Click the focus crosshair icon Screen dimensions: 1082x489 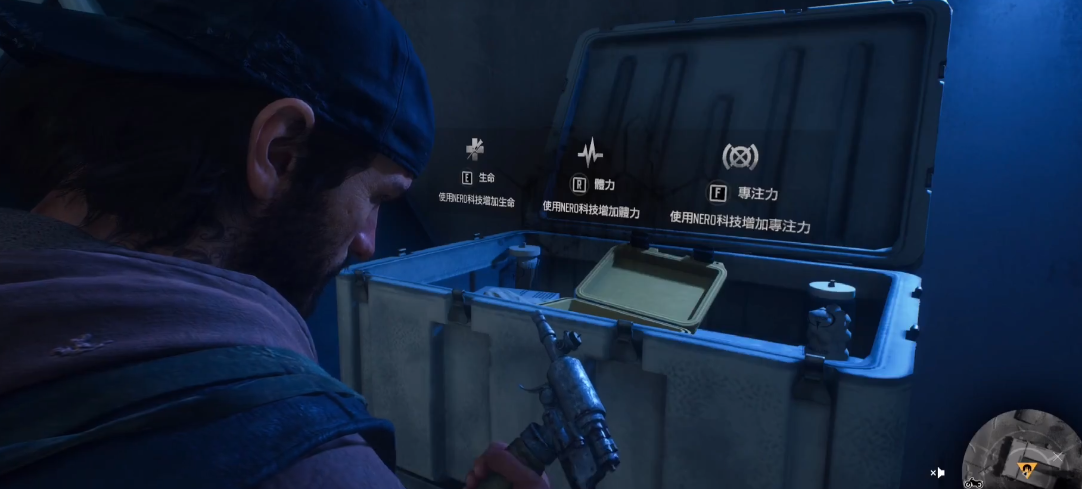pyautogui.click(x=740, y=156)
